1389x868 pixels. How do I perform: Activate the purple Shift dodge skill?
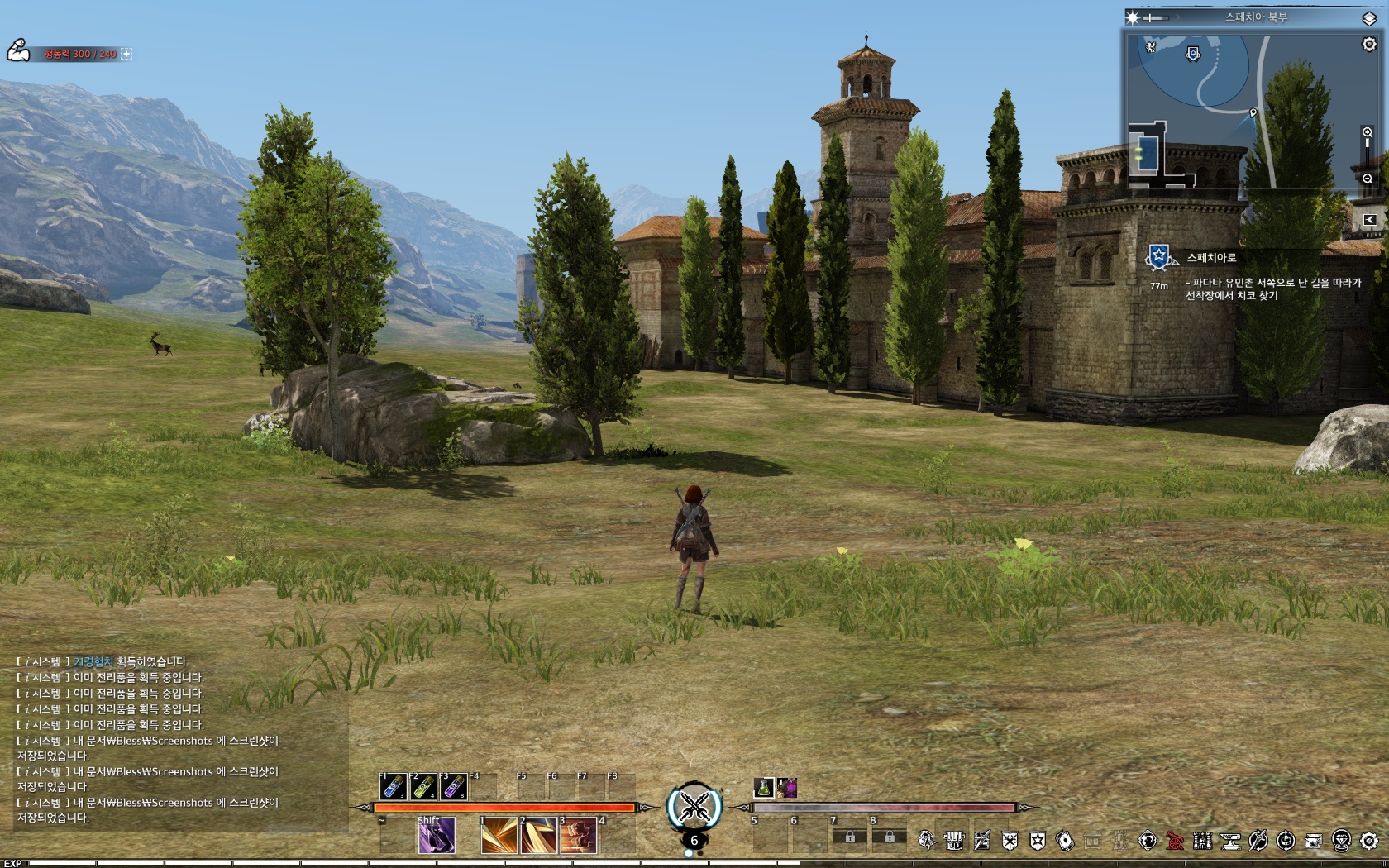pos(436,836)
